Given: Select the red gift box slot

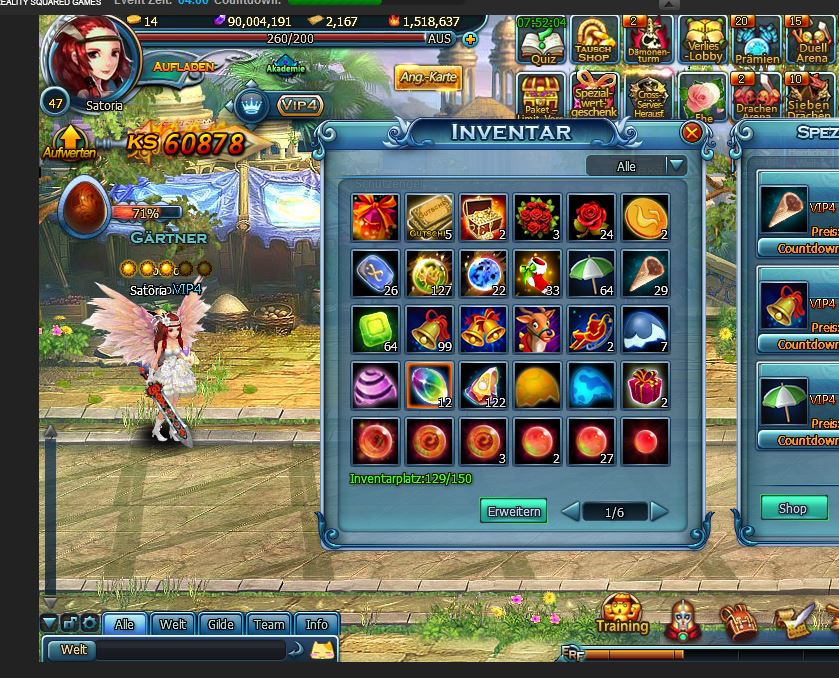Looking at the screenshot, I should tap(645, 386).
